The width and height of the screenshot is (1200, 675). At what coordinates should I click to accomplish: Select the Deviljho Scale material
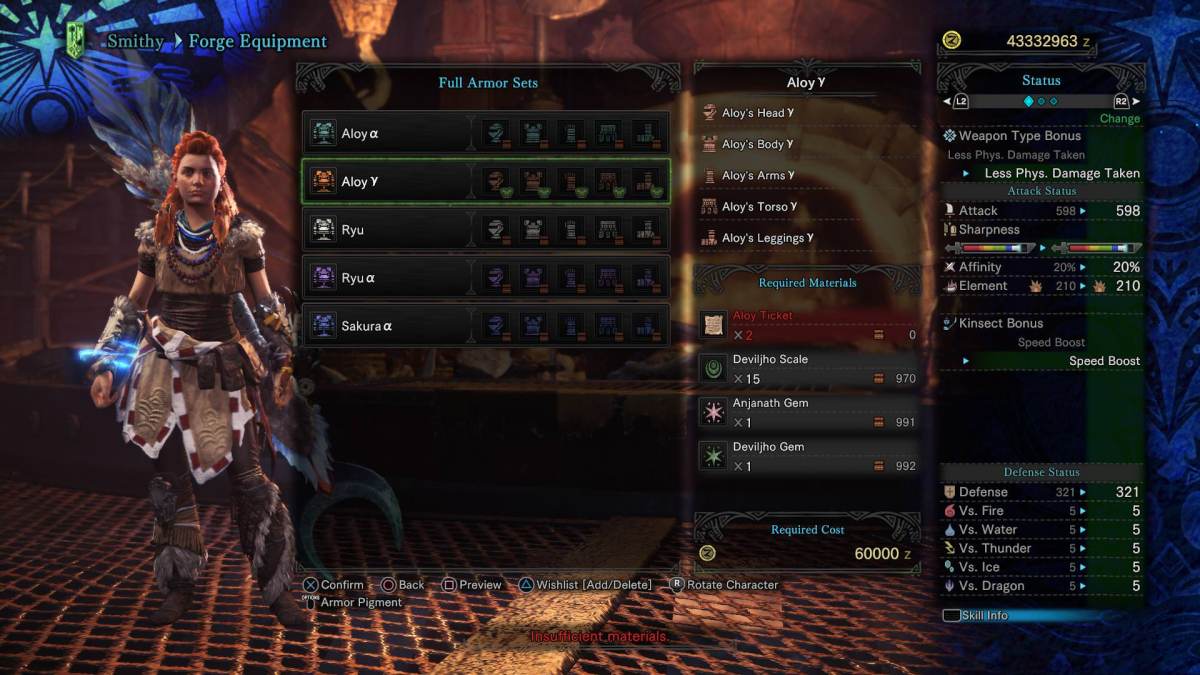pos(808,369)
